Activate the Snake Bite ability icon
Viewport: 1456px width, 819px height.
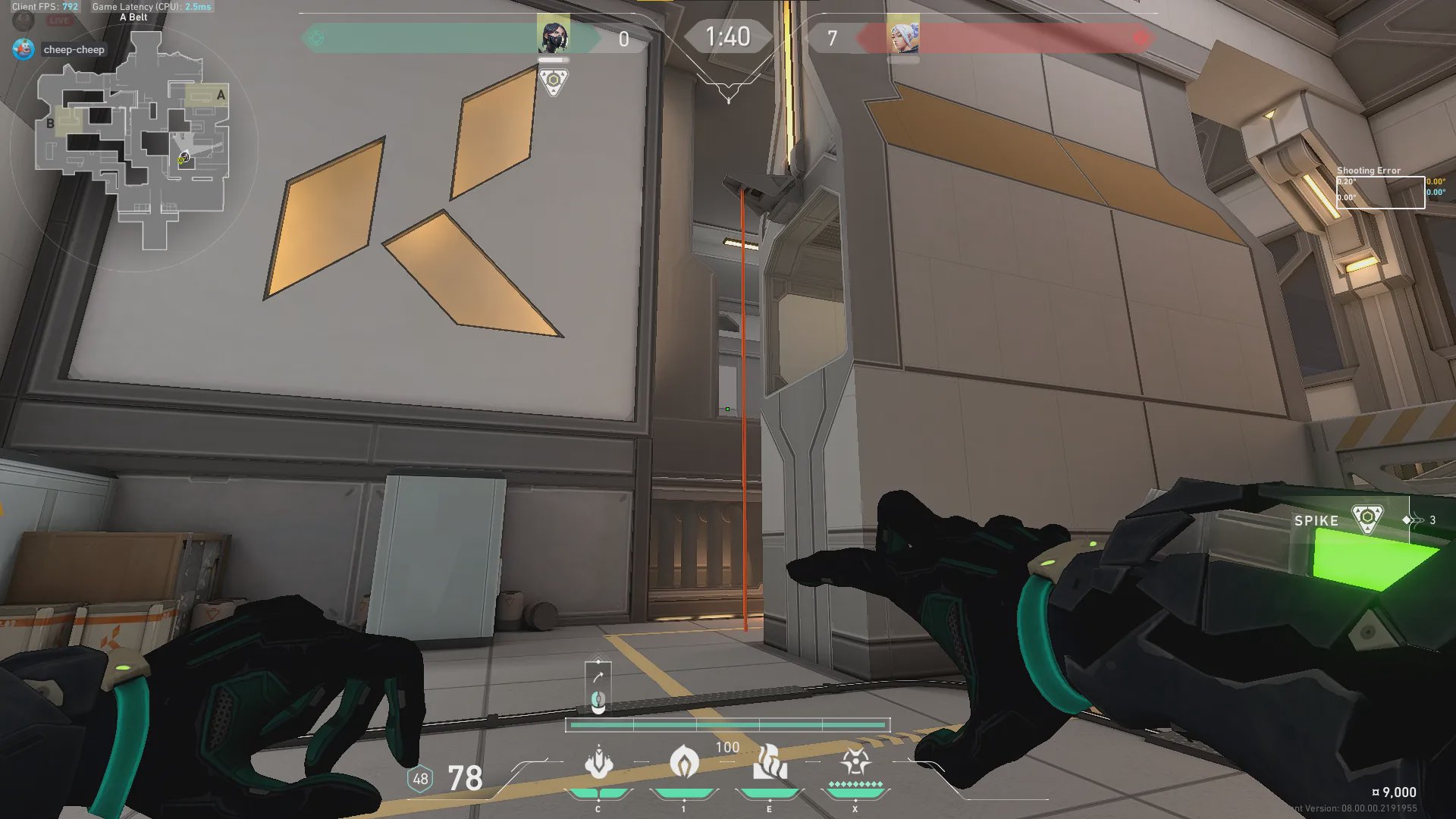(x=598, y=763)
